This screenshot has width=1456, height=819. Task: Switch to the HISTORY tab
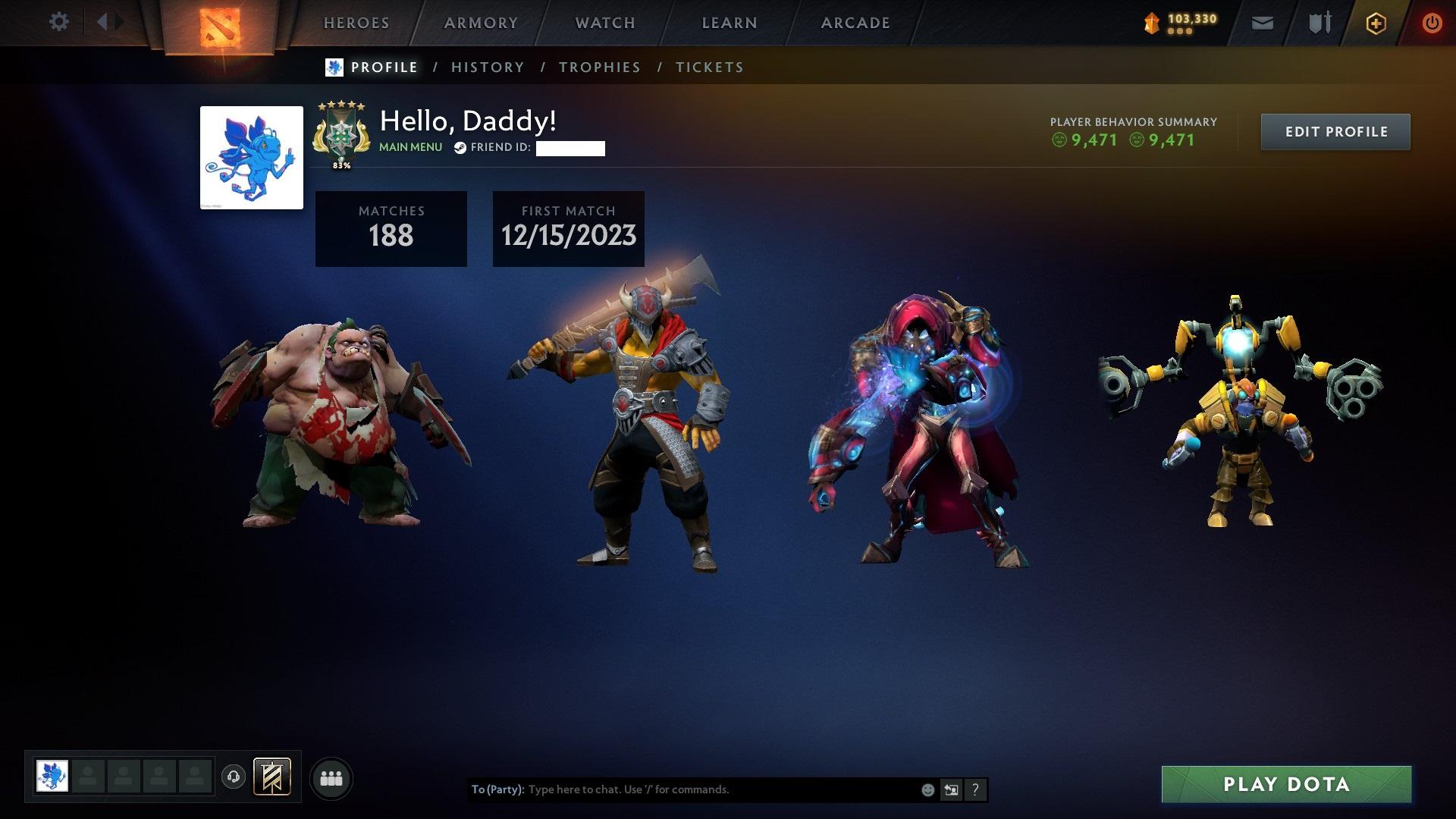(487, 67)
